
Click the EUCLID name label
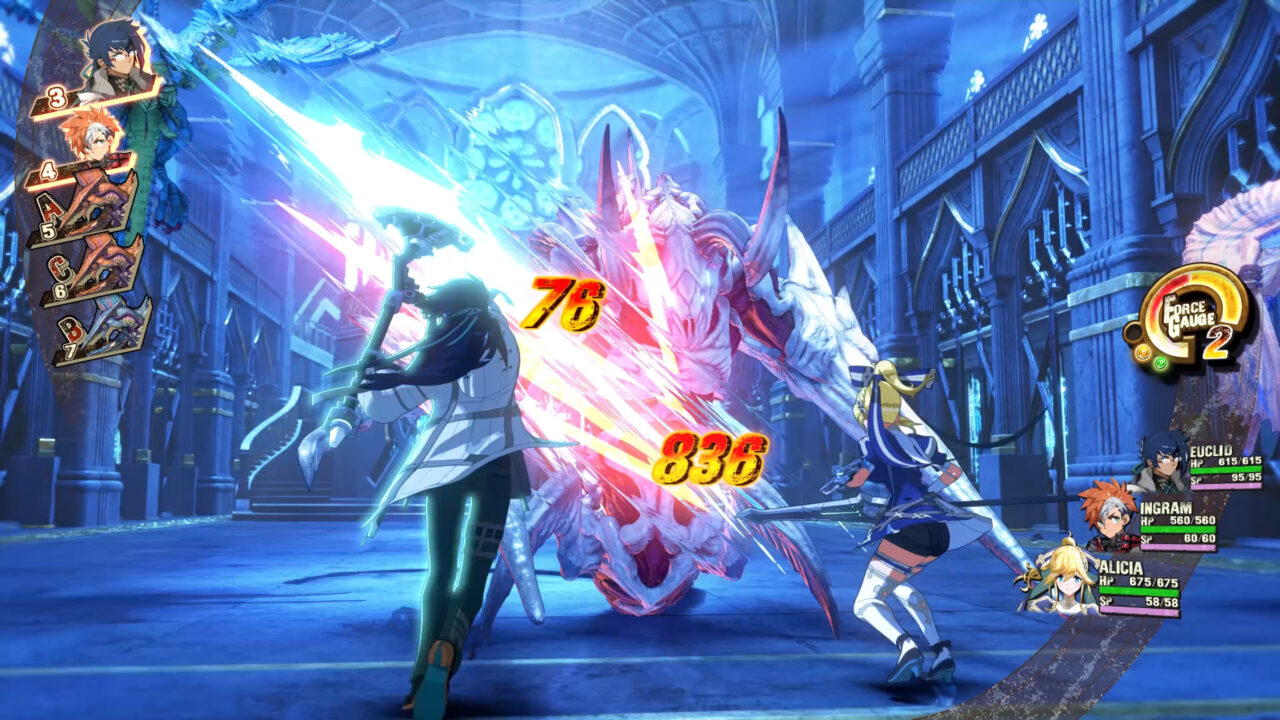(x=1212, y=453)
